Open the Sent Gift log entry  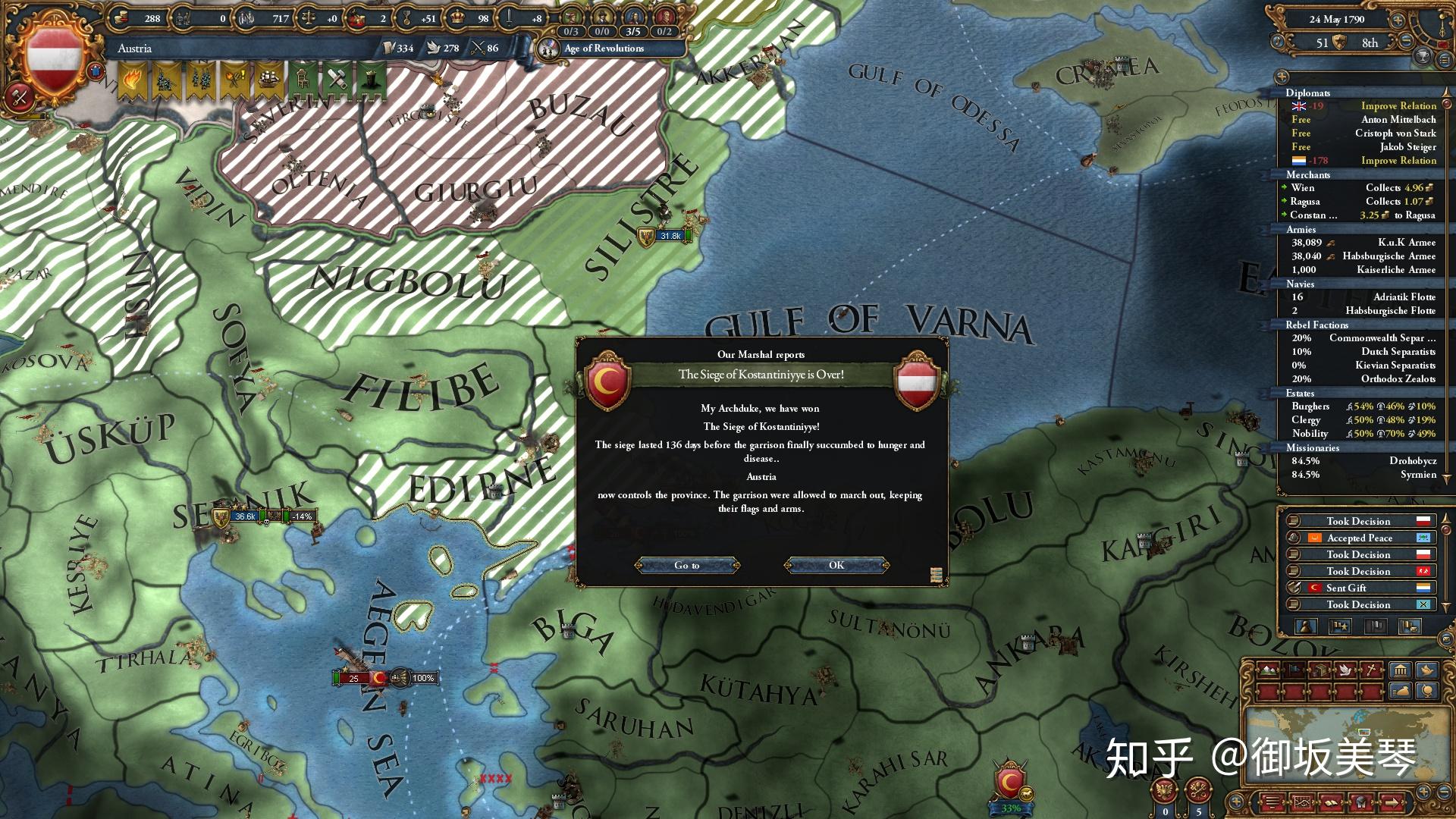point(1359,588)
